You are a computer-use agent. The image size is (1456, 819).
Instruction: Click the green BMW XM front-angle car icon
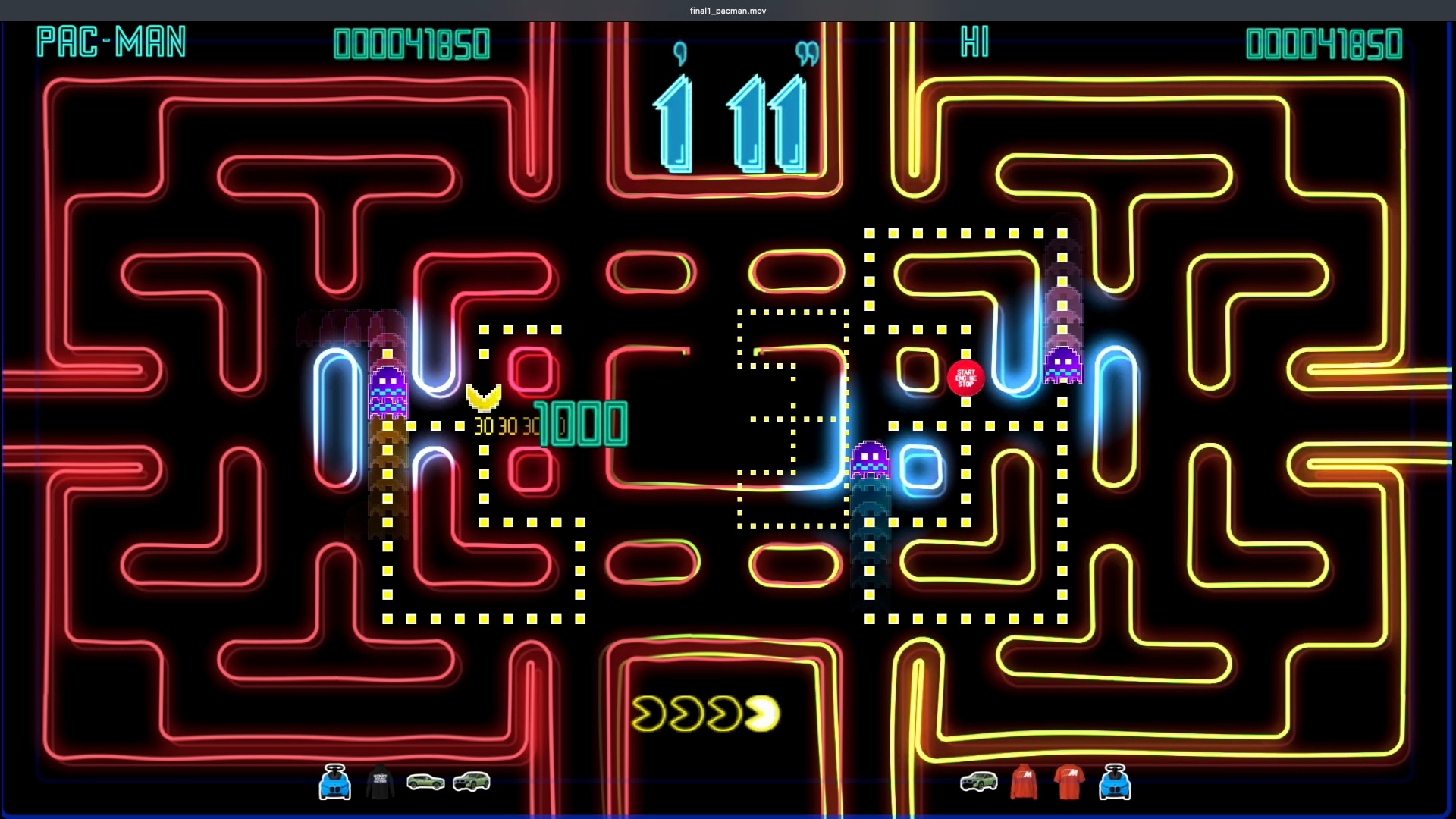(472, 783)
